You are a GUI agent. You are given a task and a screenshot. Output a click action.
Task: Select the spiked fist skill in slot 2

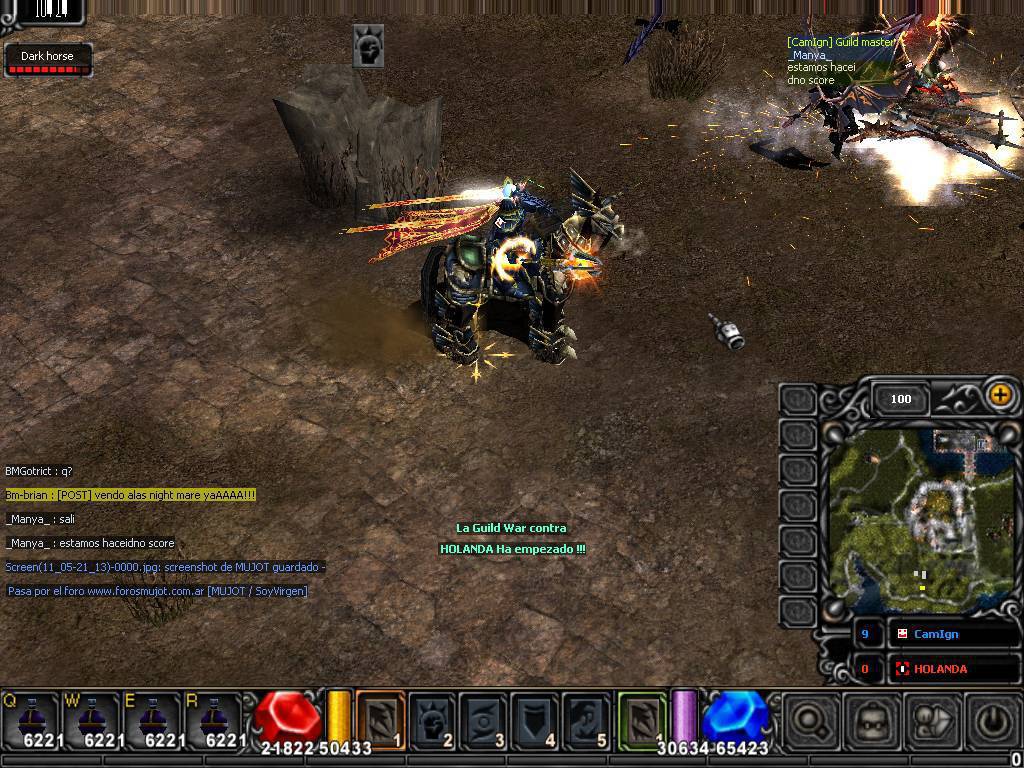[433, 719]
